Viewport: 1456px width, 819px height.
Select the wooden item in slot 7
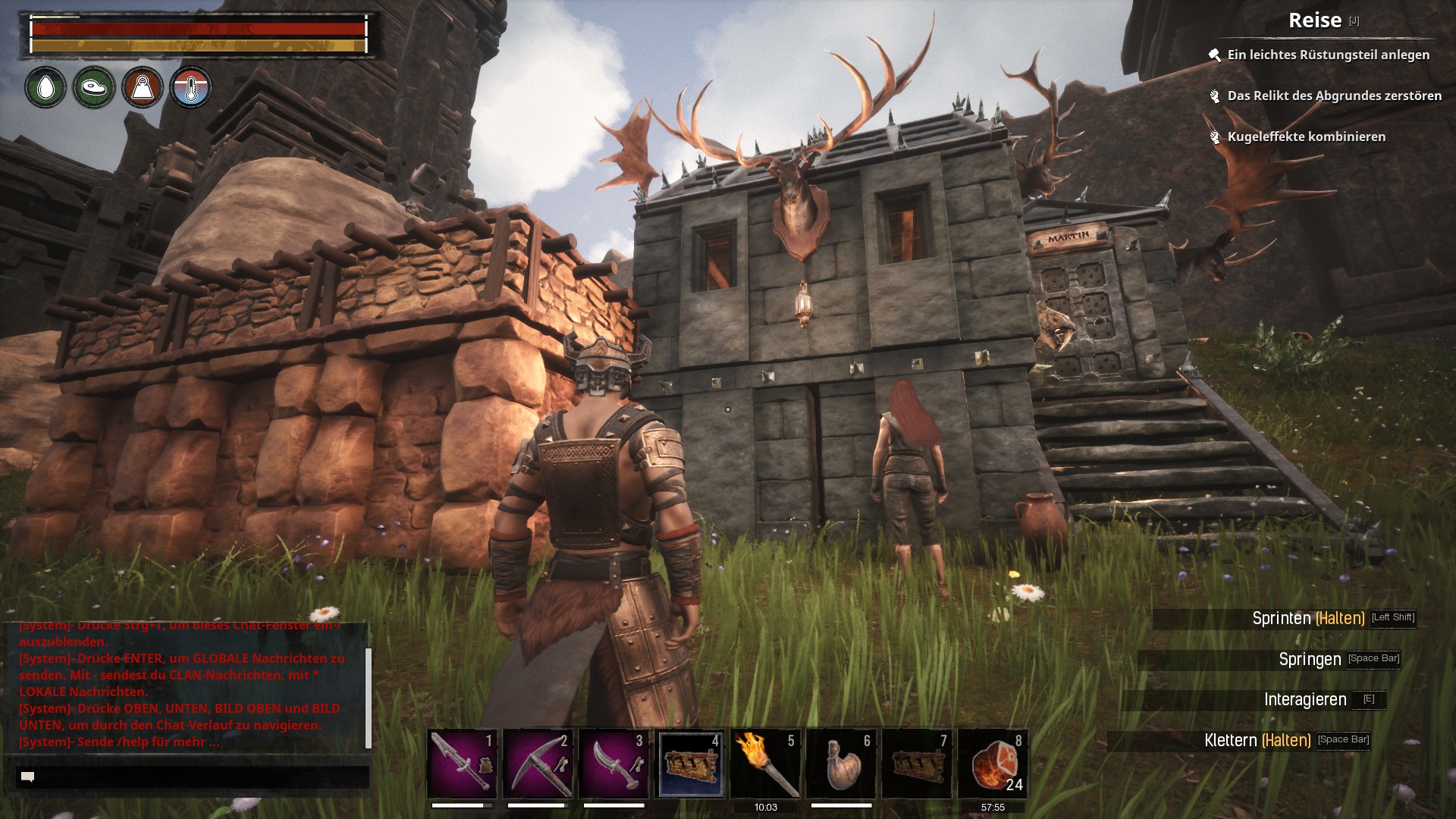tap(917, 764)
